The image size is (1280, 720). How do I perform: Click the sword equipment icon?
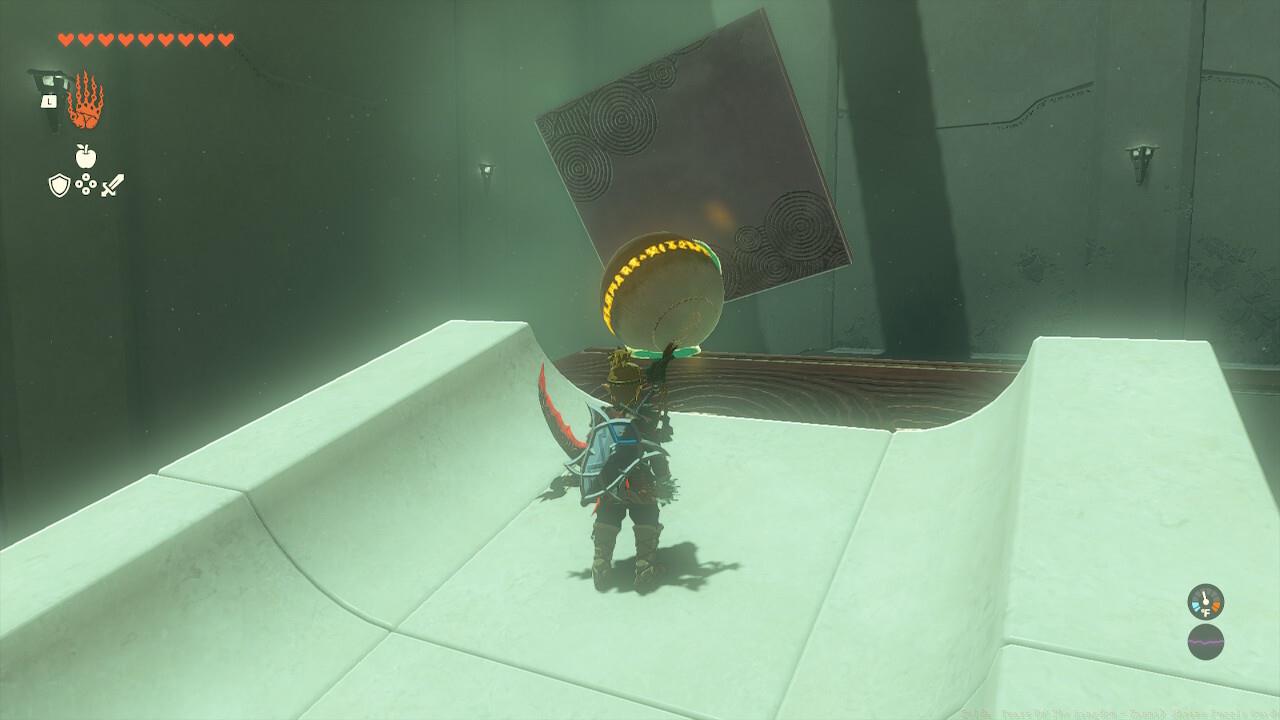coord(112,184)
